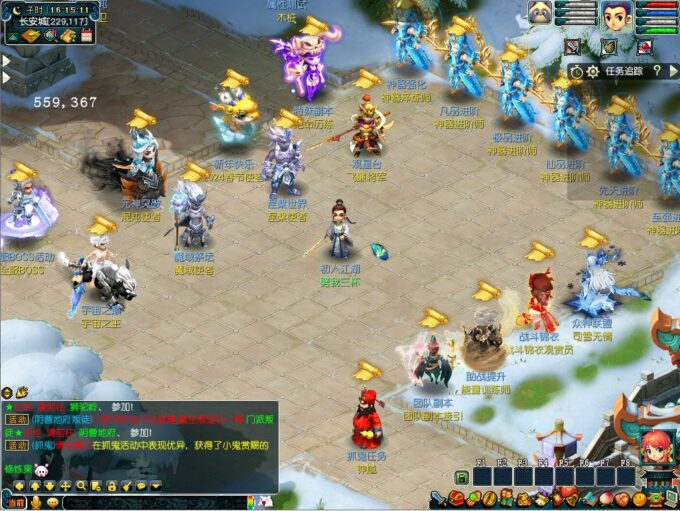Open the pet portrait panel
The width and height of the screenshot is (680, 511).
(x=541, y=14)
